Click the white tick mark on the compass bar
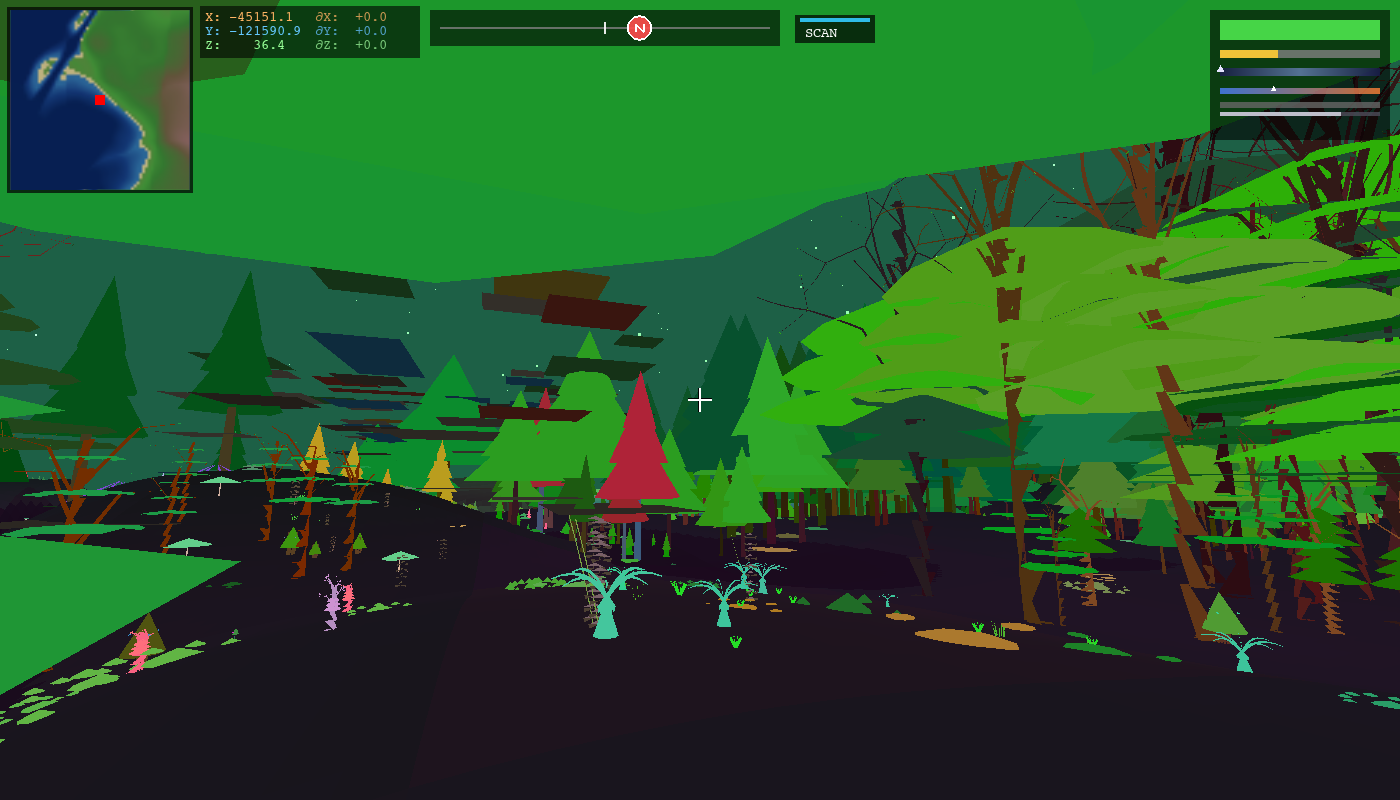This screenshot has width=1400, height=800. (605, 28)
